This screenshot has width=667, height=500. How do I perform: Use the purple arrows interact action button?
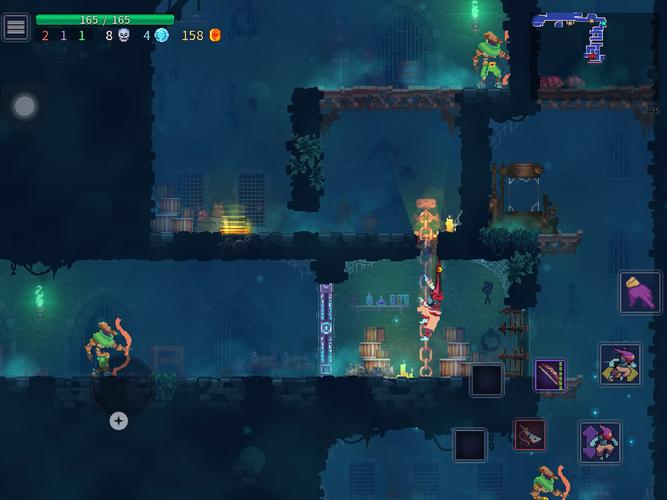click(x=600, y=442)
